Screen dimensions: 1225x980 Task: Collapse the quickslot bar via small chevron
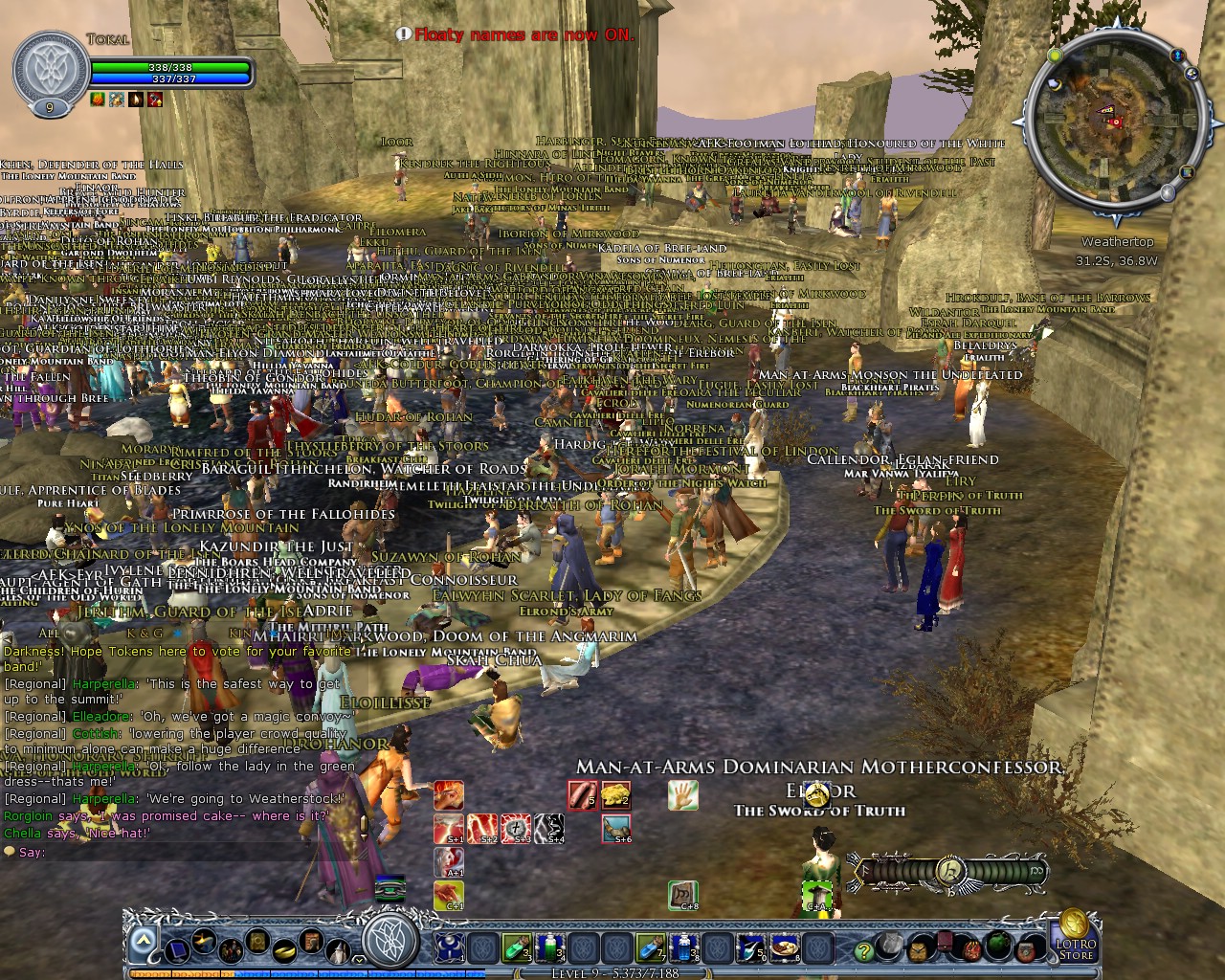[x=358, y=958]
